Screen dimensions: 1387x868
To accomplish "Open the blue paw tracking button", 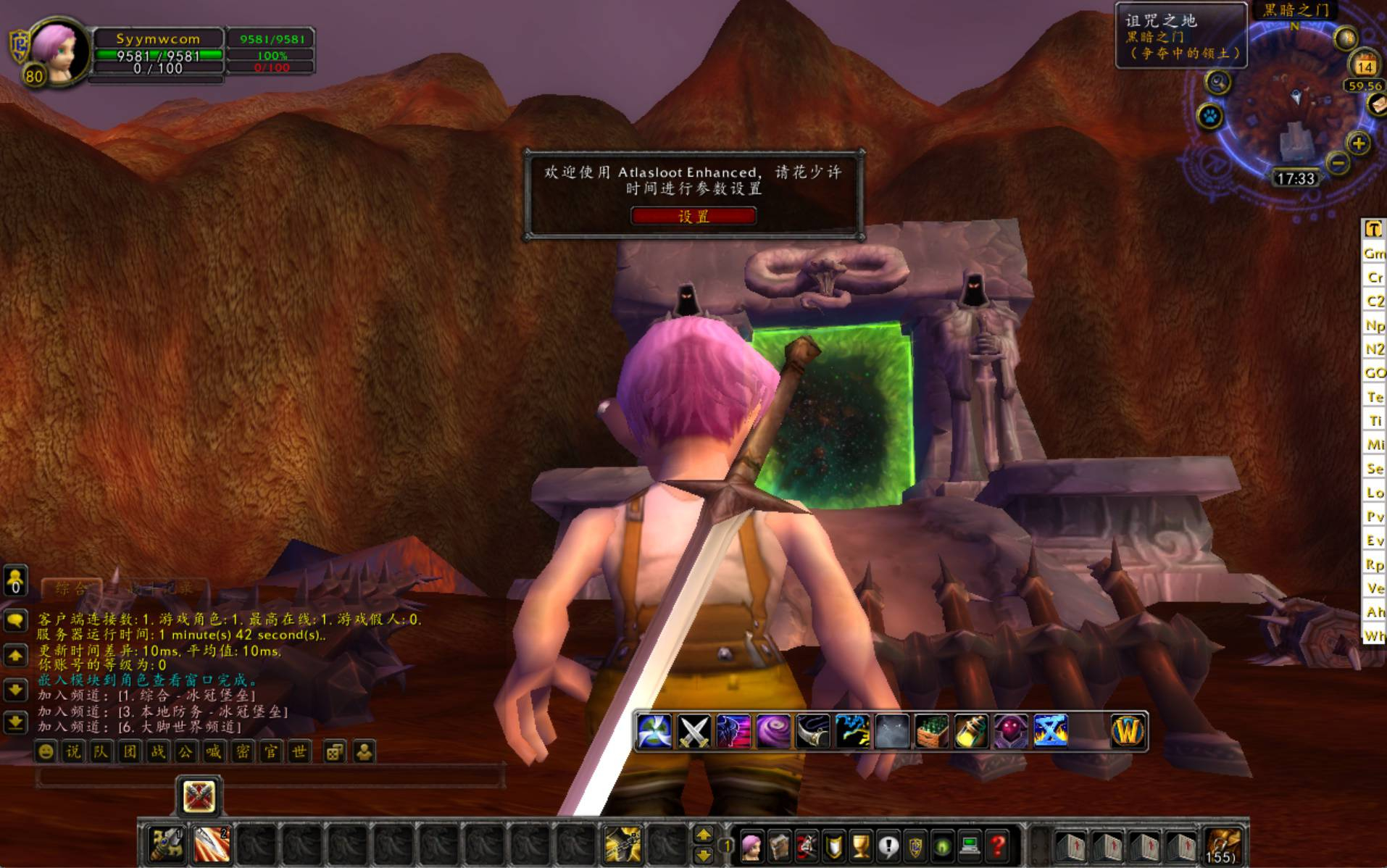I will [x=1209, y=116].
